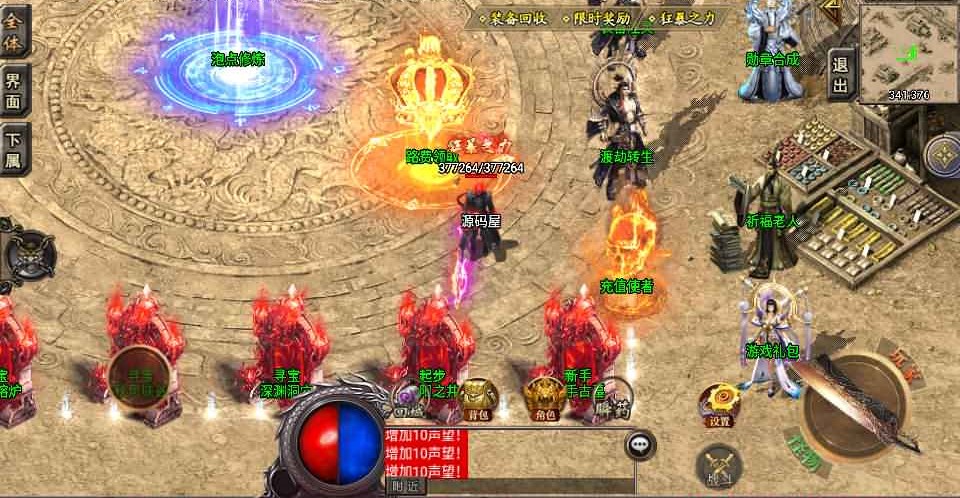Screen dimensions: 960x498
Task: Click the round compass button beside the minimap
Action: (x=941, y=155)
